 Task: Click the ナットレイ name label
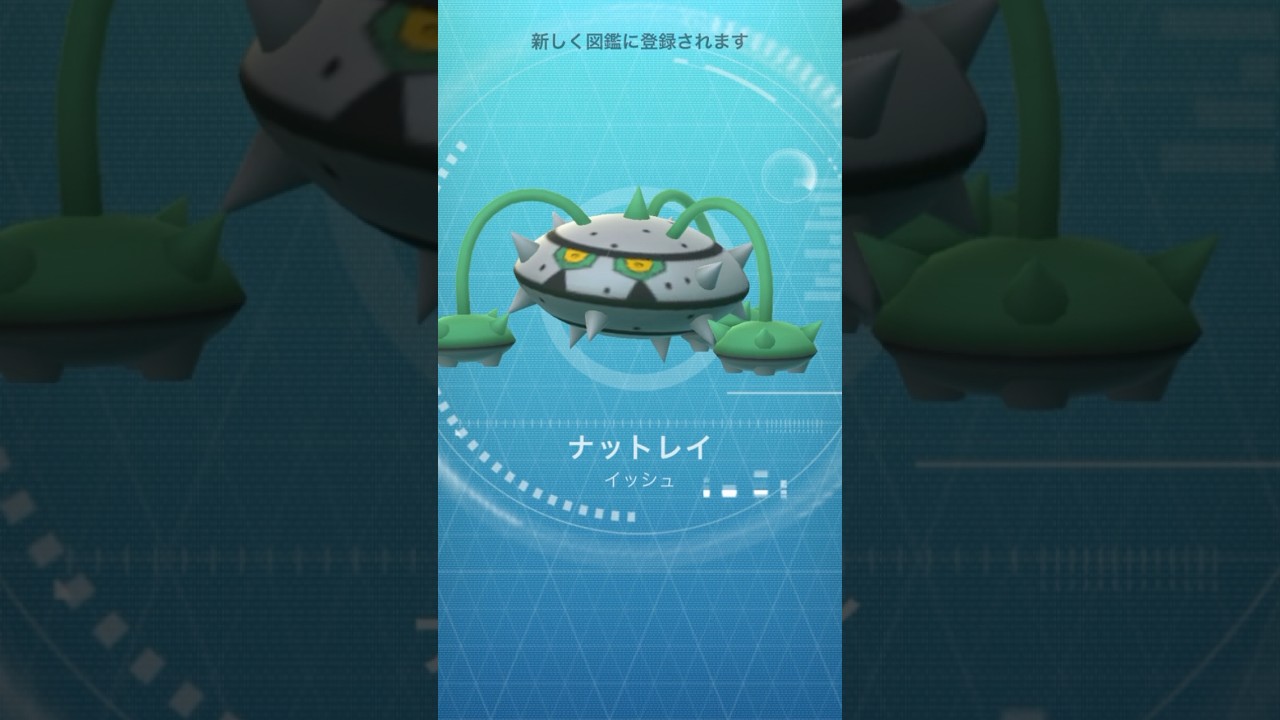click(x=637, y=447)
